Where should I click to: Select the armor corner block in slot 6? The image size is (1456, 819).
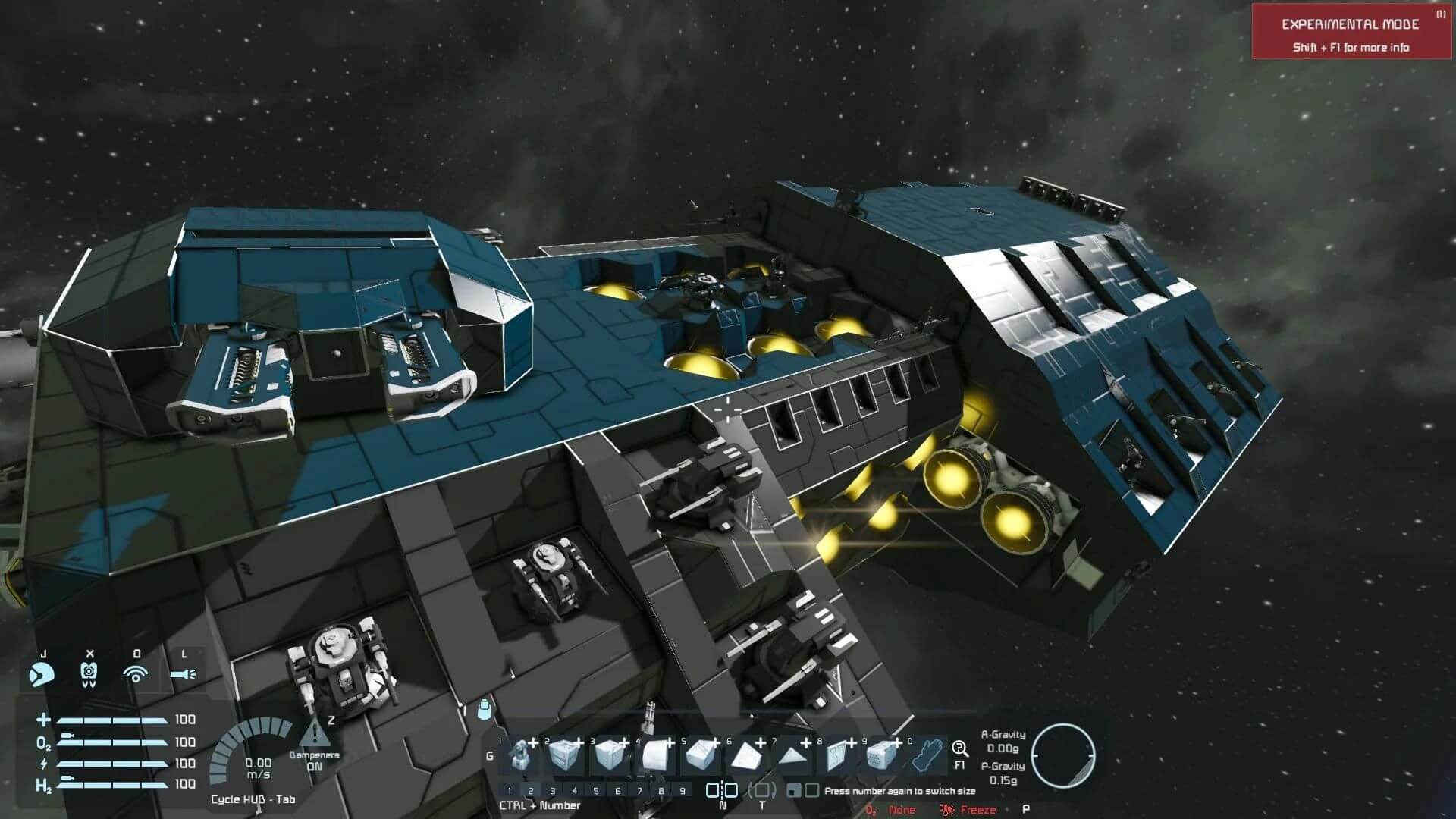[x=745, y=755]
